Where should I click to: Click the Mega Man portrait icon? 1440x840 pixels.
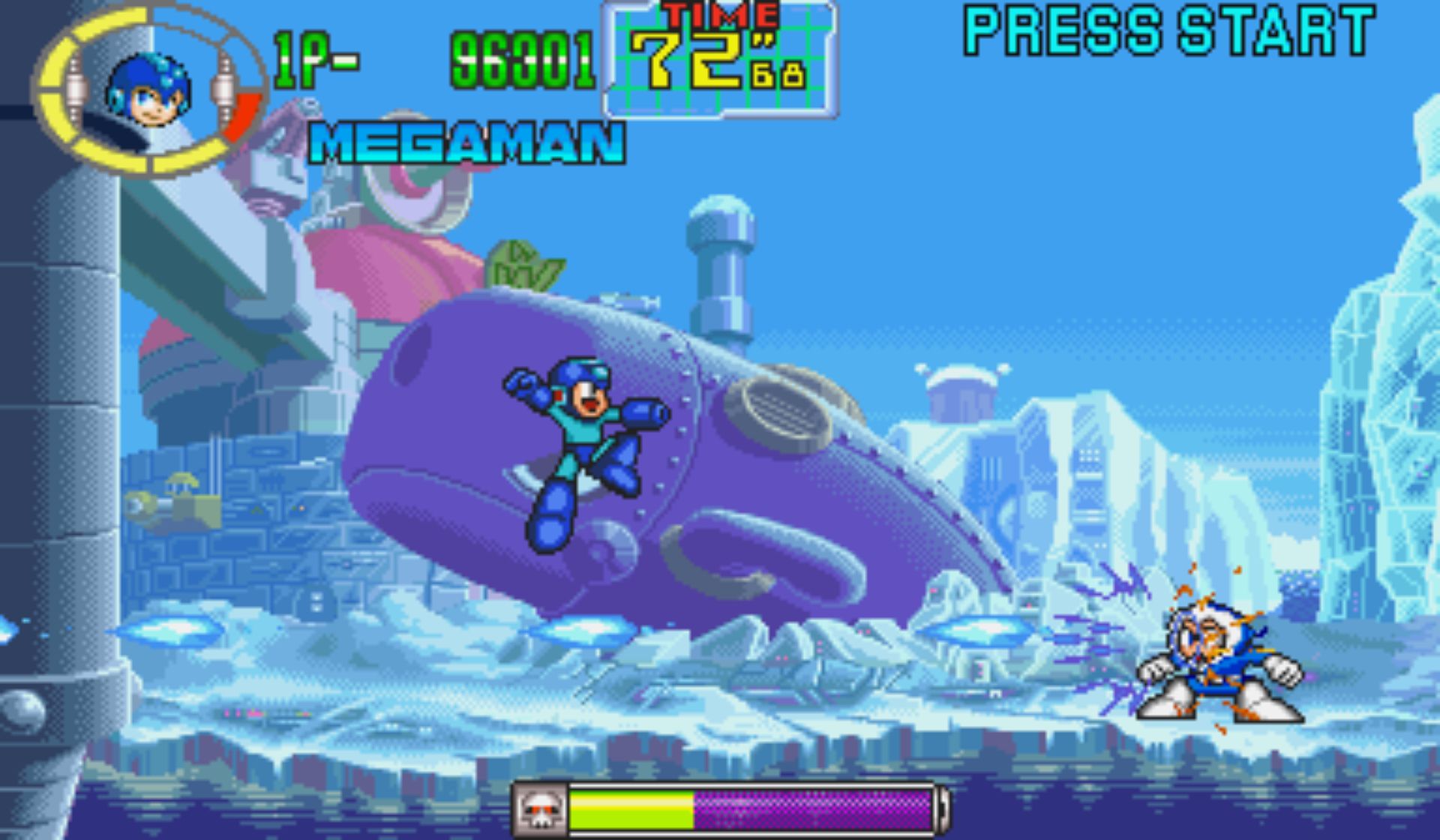(x=148, y=93)
